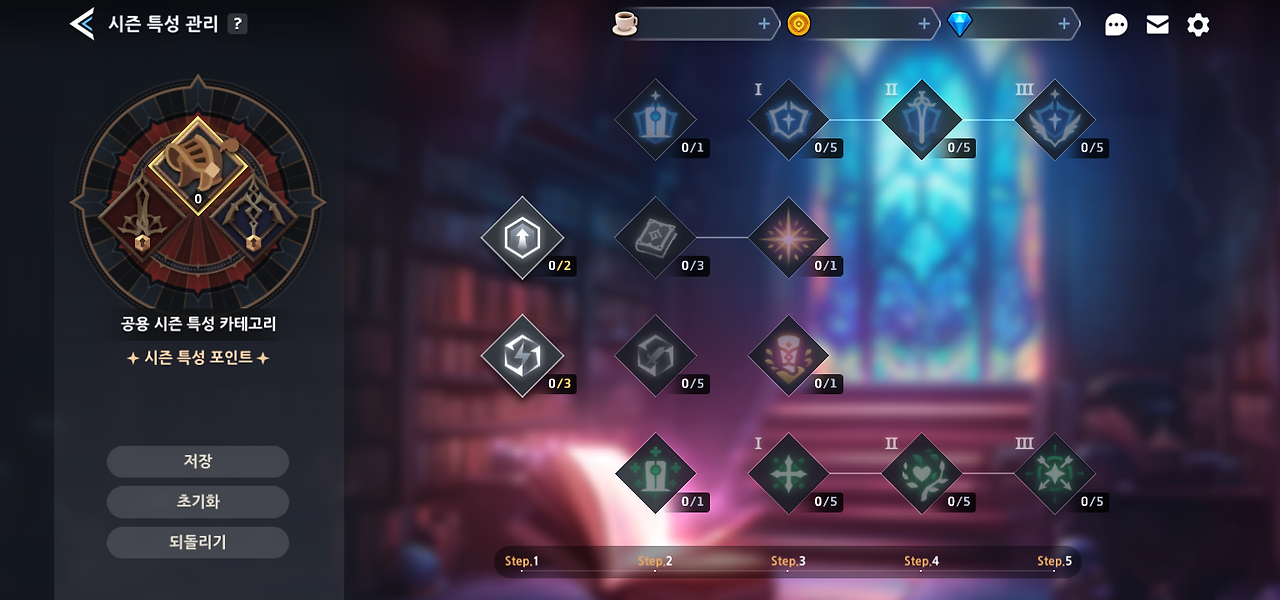
Task: Open the gear settings
Action: [1198, 25]
